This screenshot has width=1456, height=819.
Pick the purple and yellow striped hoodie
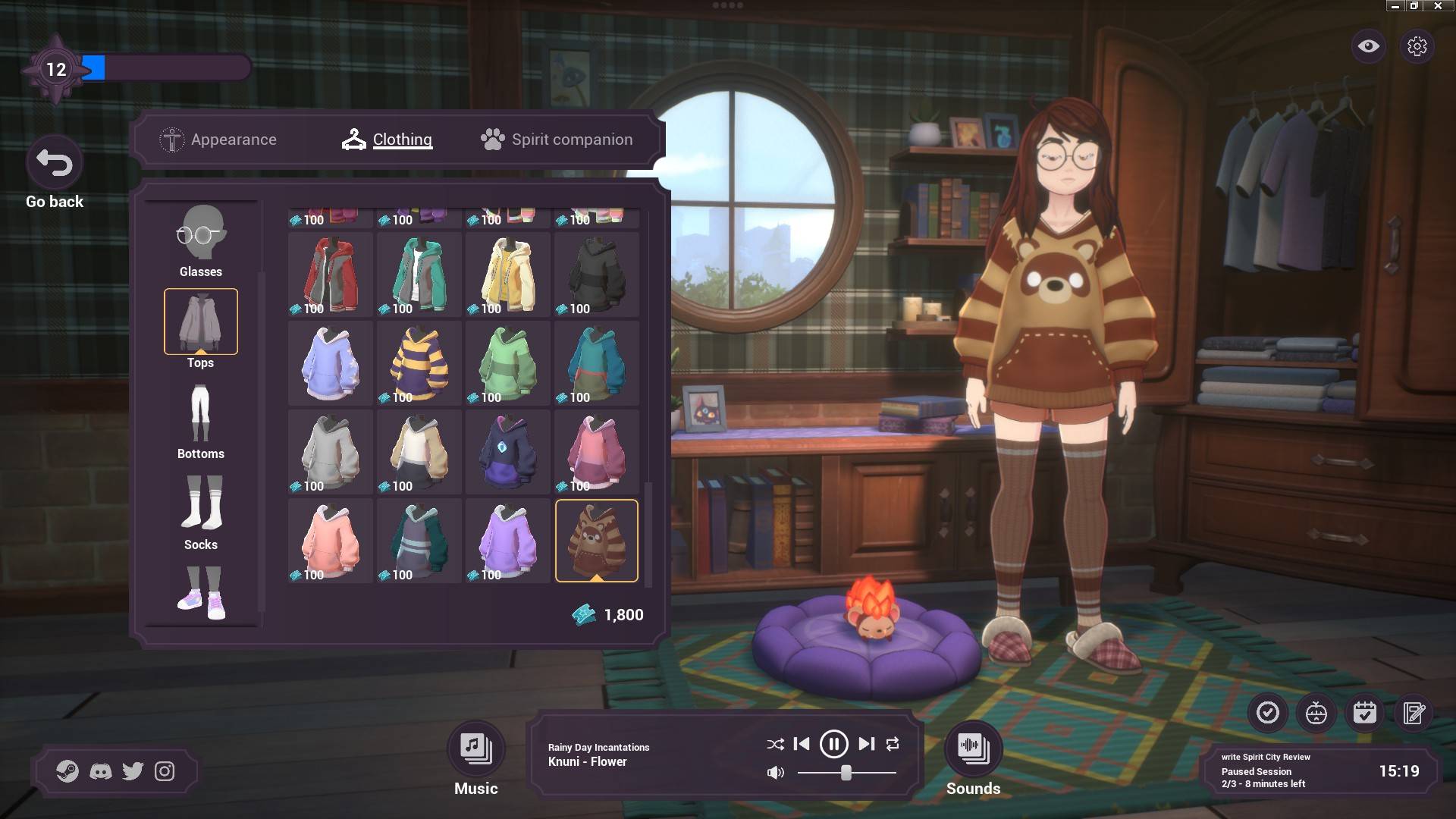pos(419,363)
